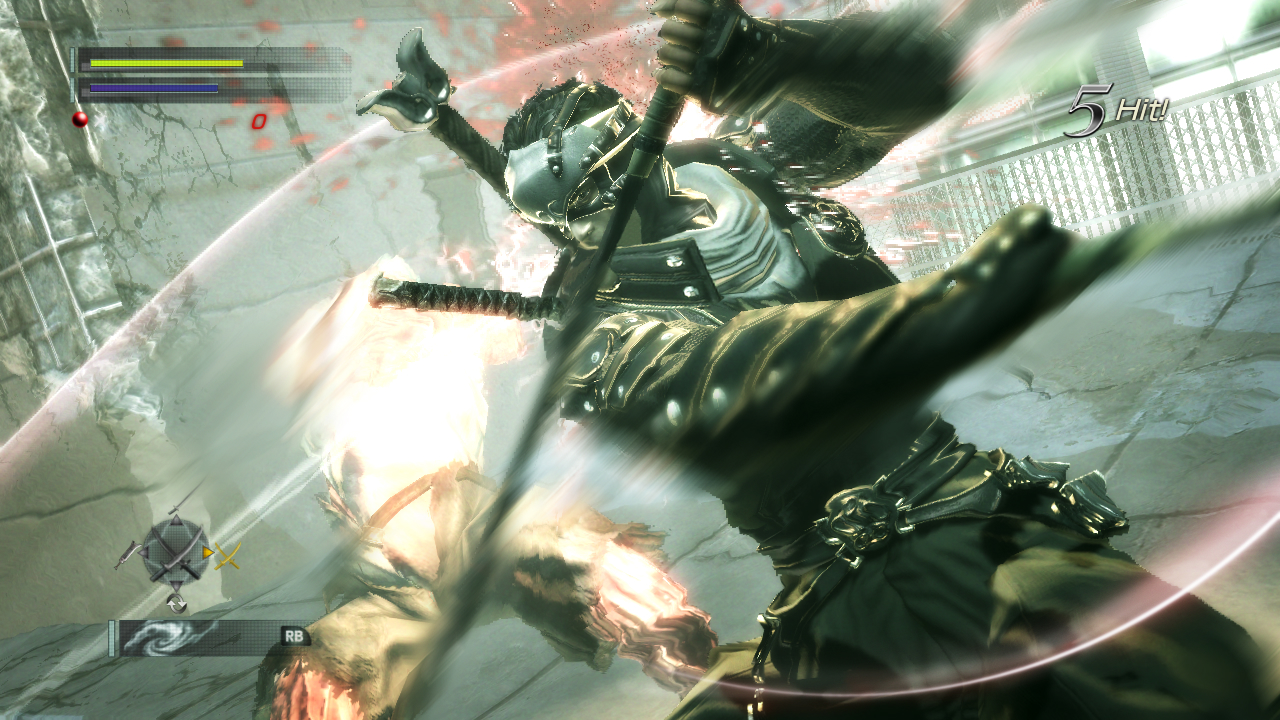
Task: Toggle the upper triangle selector on the weapon wheel
Action: tap(176, 520)
